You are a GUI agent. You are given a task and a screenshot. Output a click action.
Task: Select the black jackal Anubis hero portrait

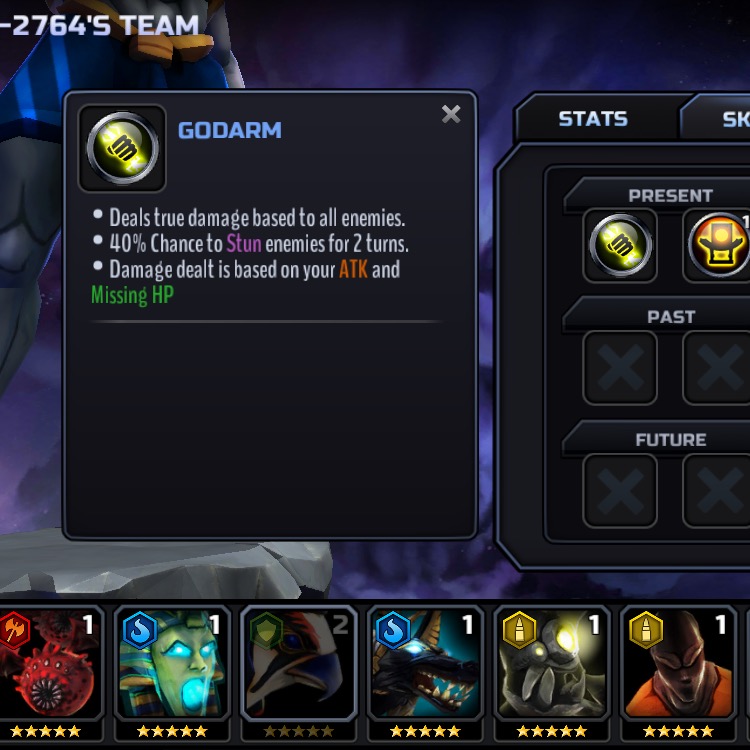(x=426, y=667)
